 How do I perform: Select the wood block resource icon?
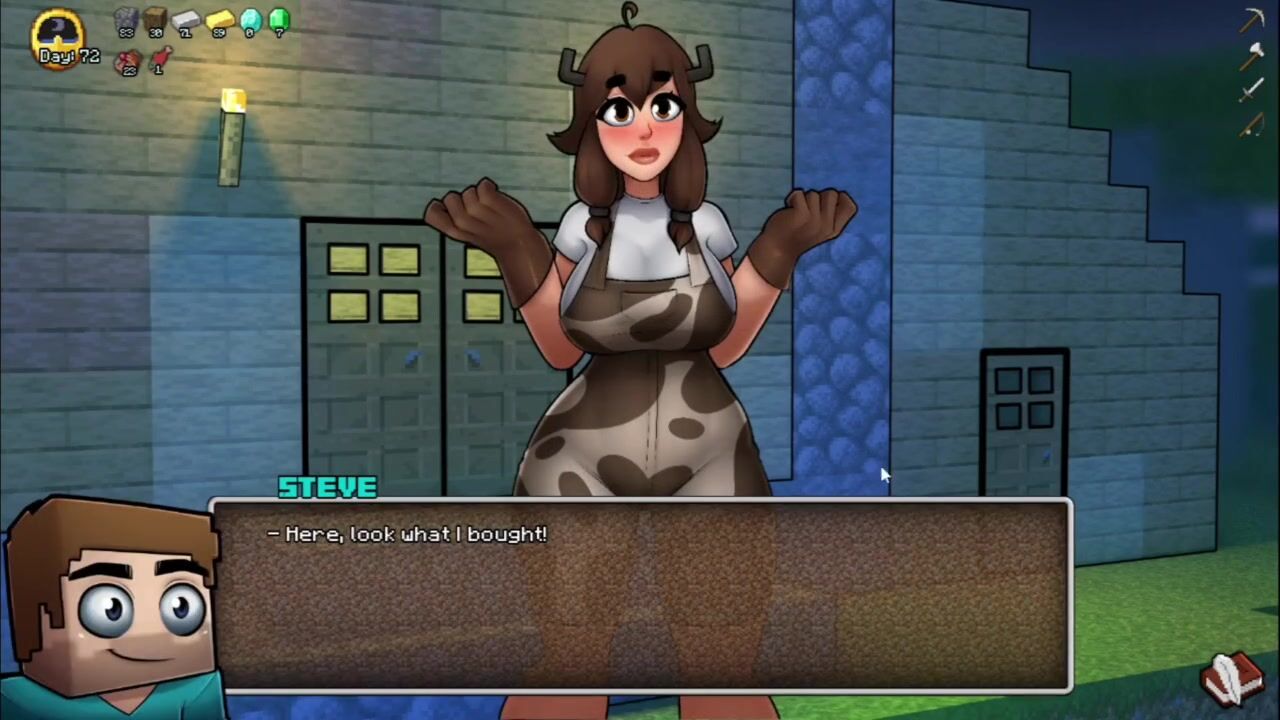point(155,19)
